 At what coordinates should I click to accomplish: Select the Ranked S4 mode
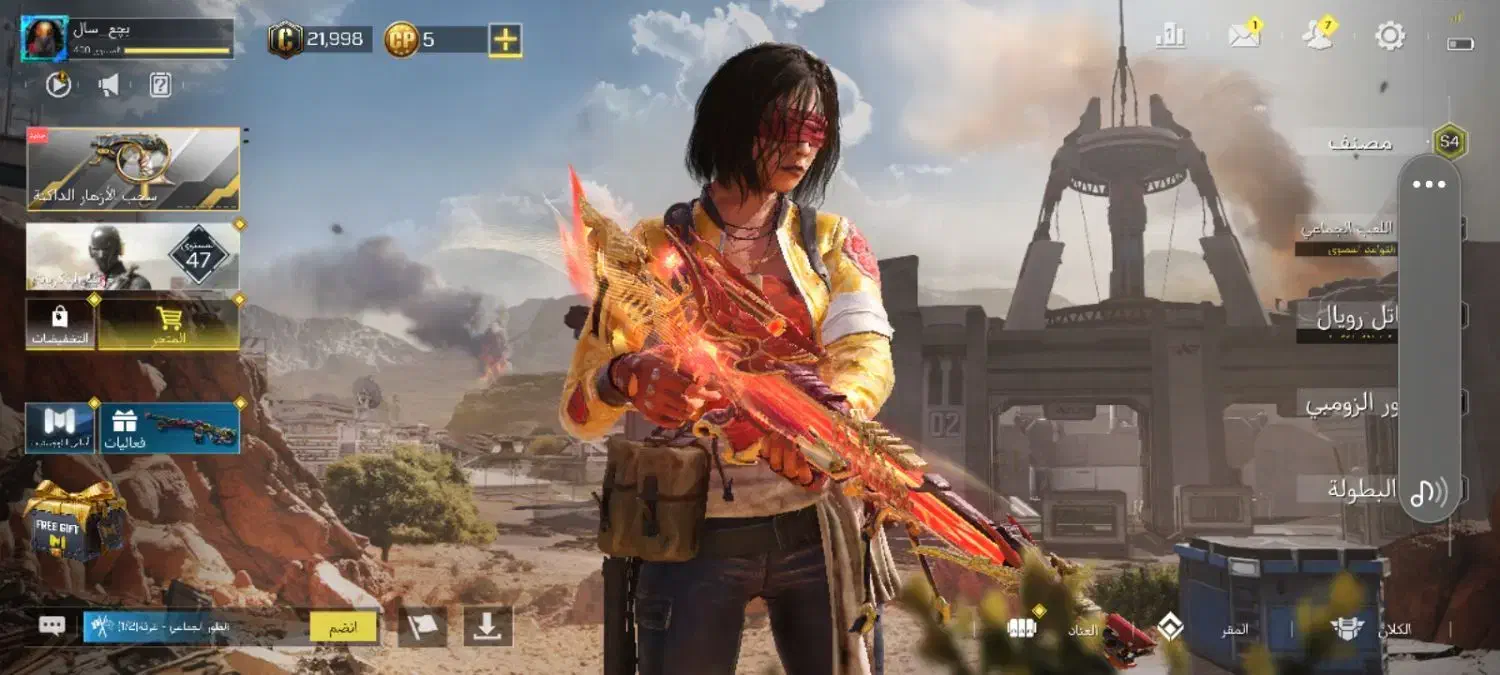pos(1380,142)
